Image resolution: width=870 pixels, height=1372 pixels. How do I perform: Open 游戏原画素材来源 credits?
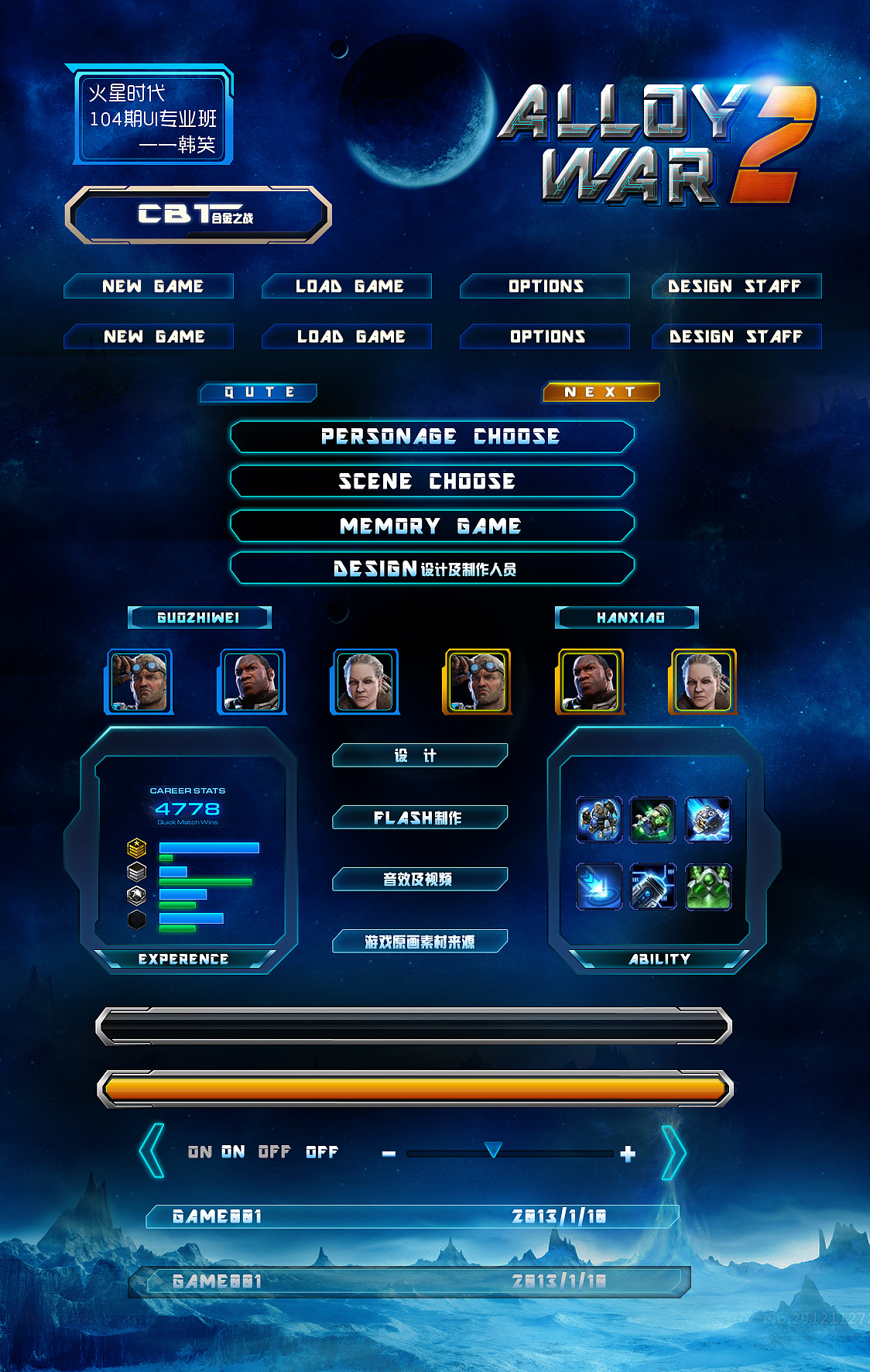click(420, 942)
